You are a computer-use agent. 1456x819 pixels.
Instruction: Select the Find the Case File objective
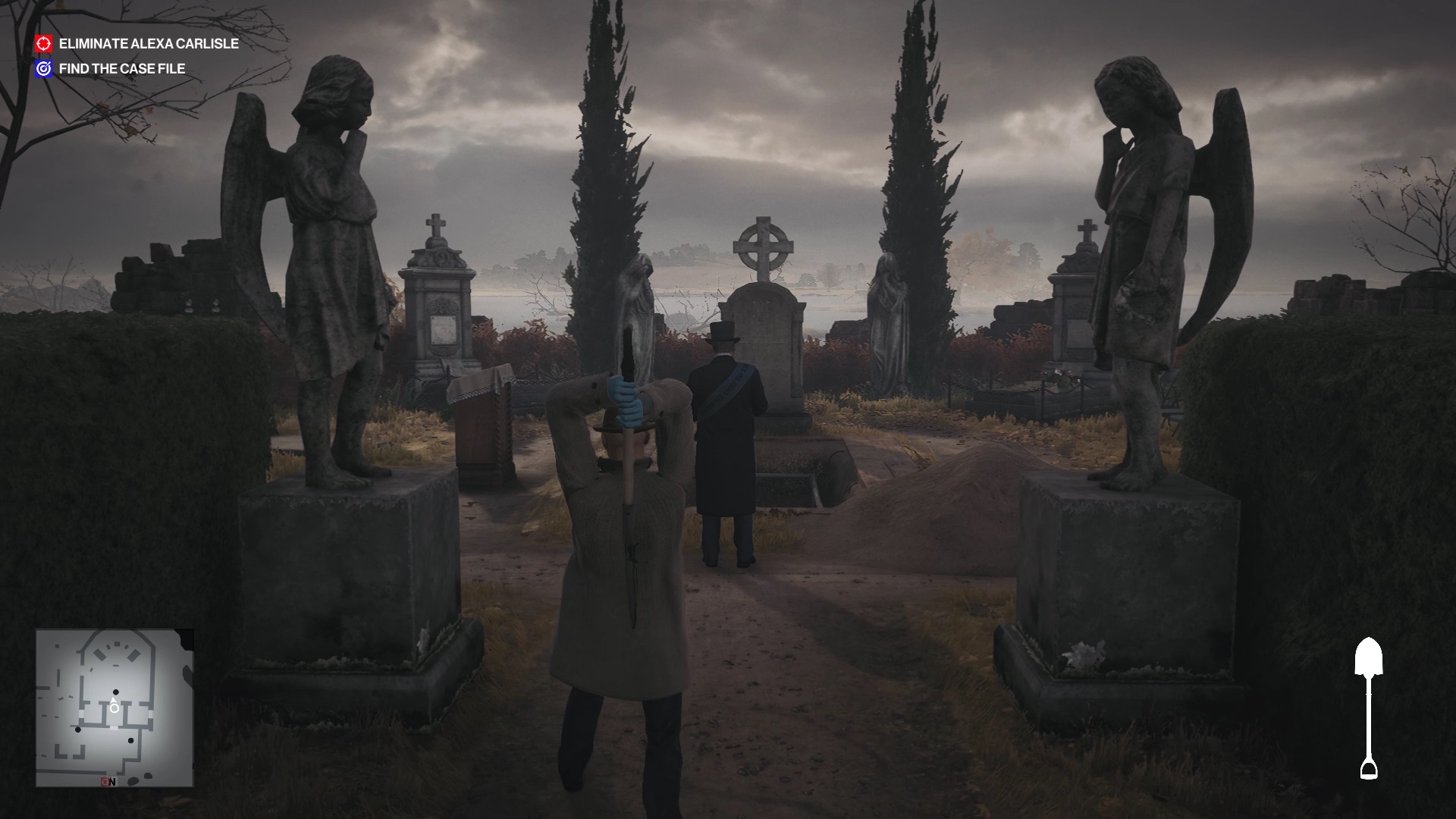tap(122, 68)
